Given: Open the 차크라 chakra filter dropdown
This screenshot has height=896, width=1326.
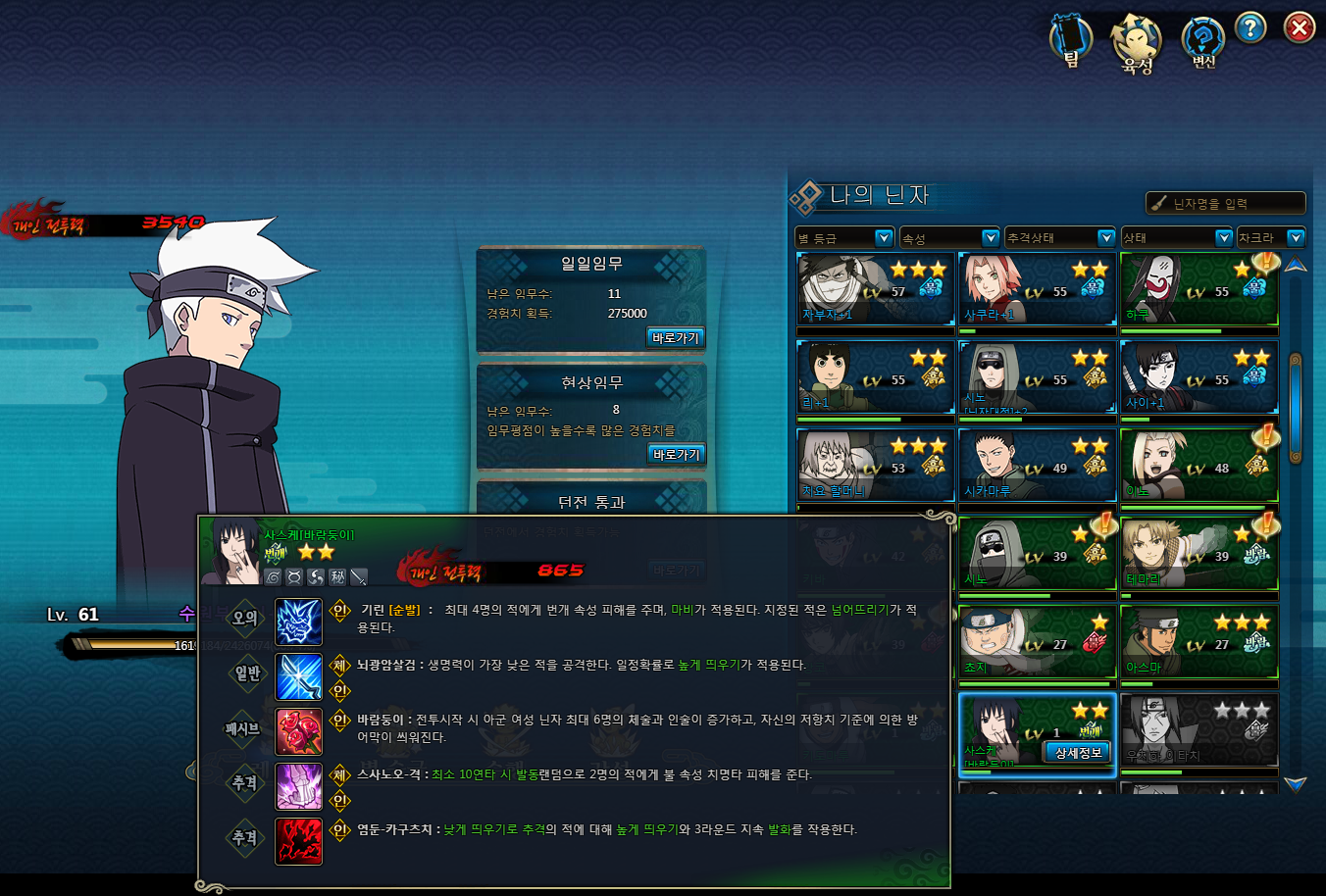Looking at the screenshot, I should [1270, 238].
